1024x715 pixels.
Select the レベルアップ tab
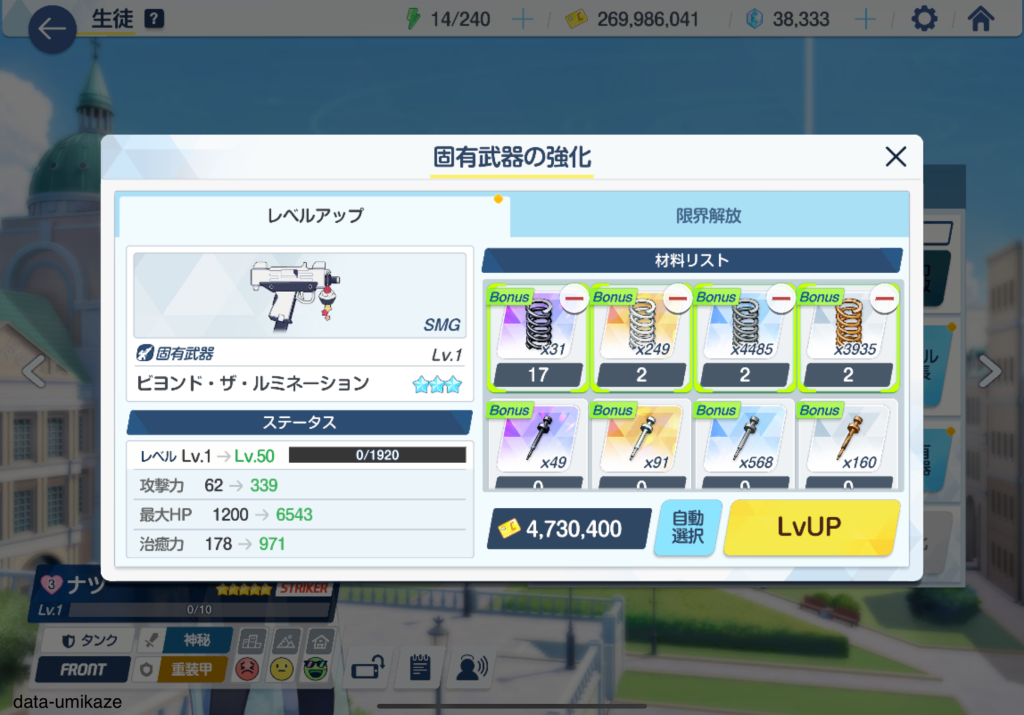click(x=314, y=215)
